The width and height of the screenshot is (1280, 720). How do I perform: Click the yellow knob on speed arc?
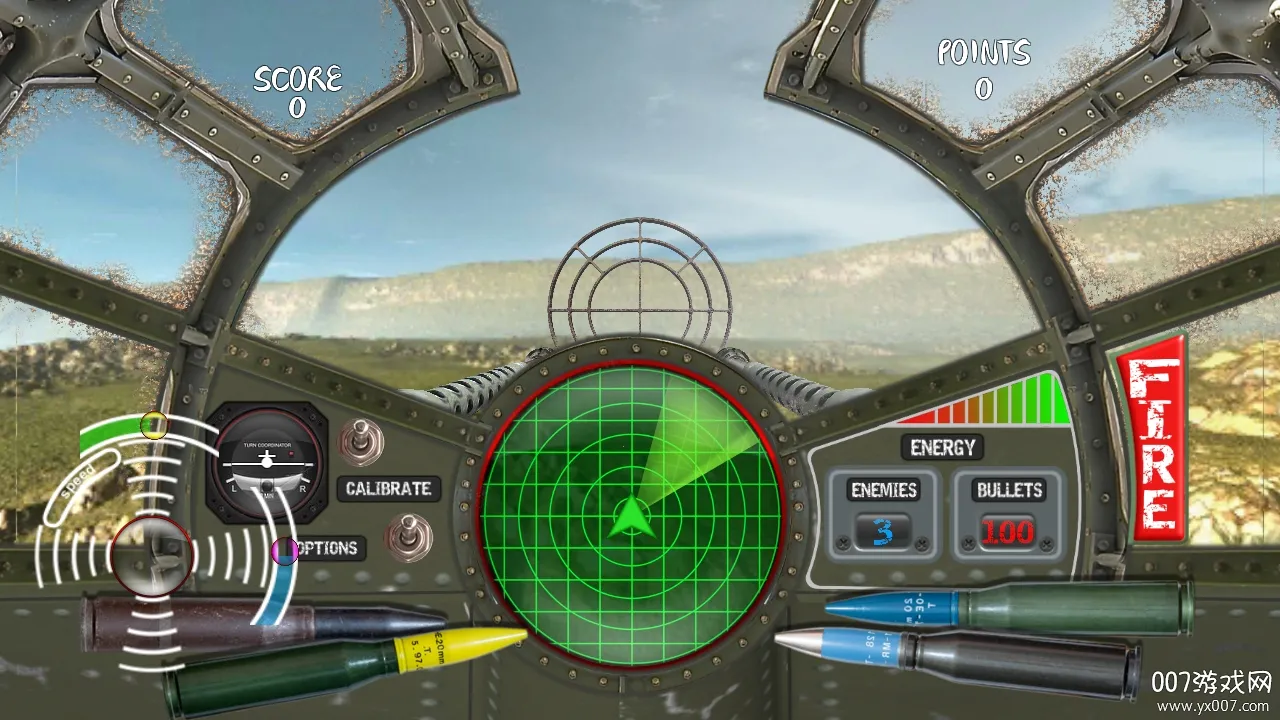coord(153,425)
